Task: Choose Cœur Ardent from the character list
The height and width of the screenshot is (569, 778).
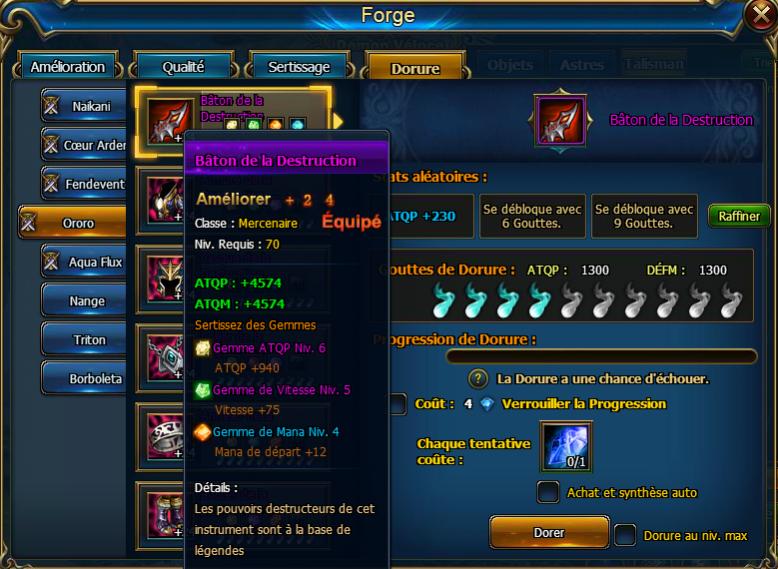Action: tap(84, 145)
